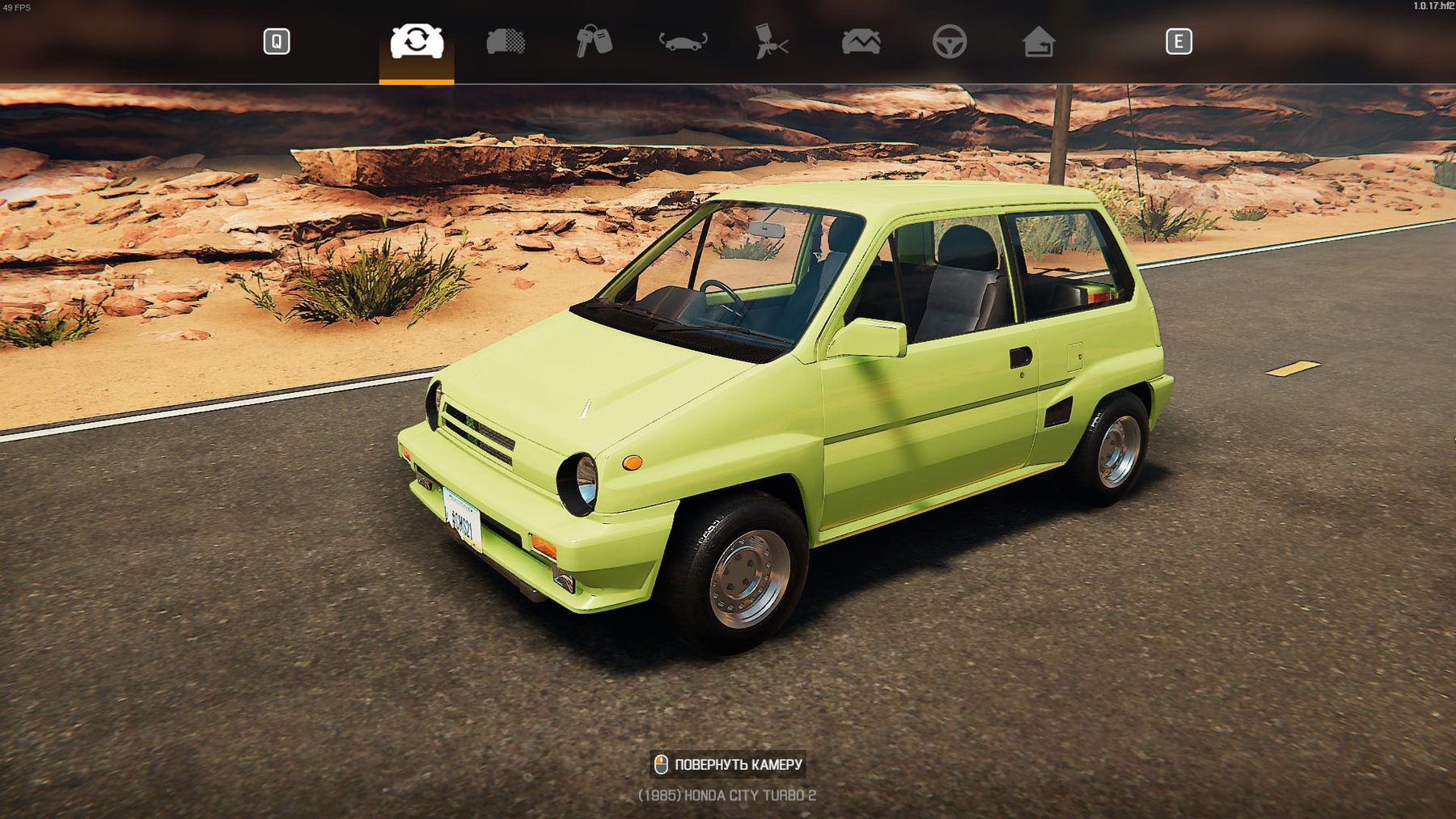Select the car swap tab with circular arrows
This screenshot has width=1456, height=819.
click(x=417, y=41)
